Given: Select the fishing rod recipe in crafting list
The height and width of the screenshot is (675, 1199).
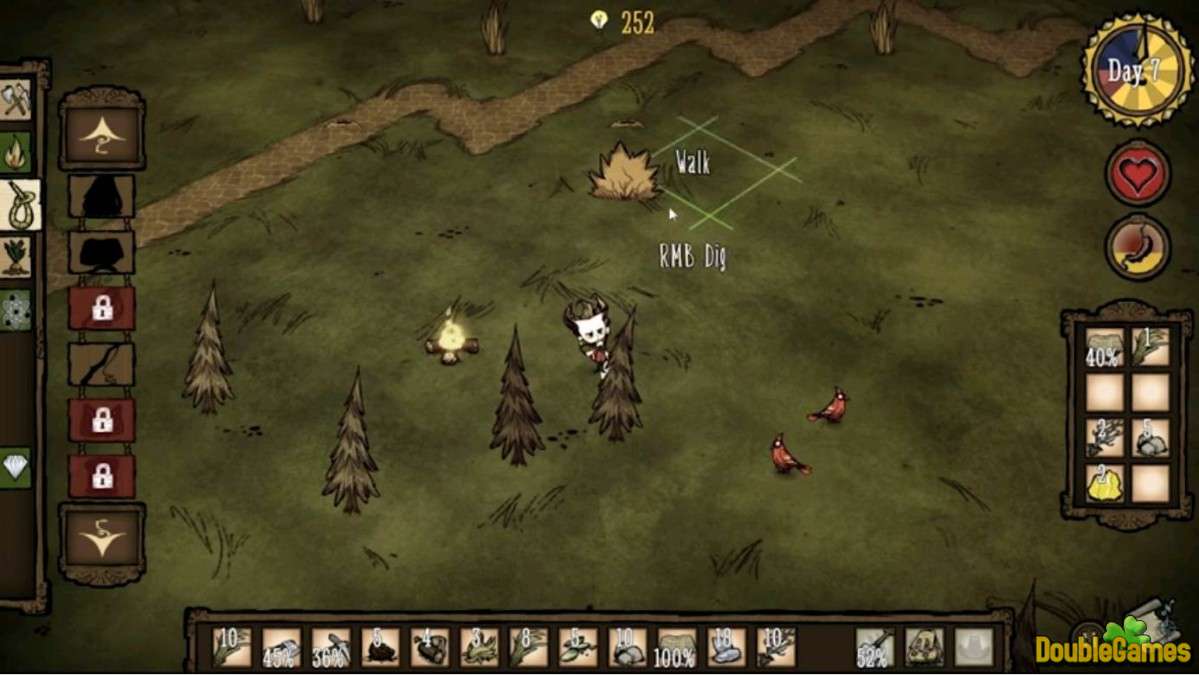Looking at the screenshot, I should point(101,364).
